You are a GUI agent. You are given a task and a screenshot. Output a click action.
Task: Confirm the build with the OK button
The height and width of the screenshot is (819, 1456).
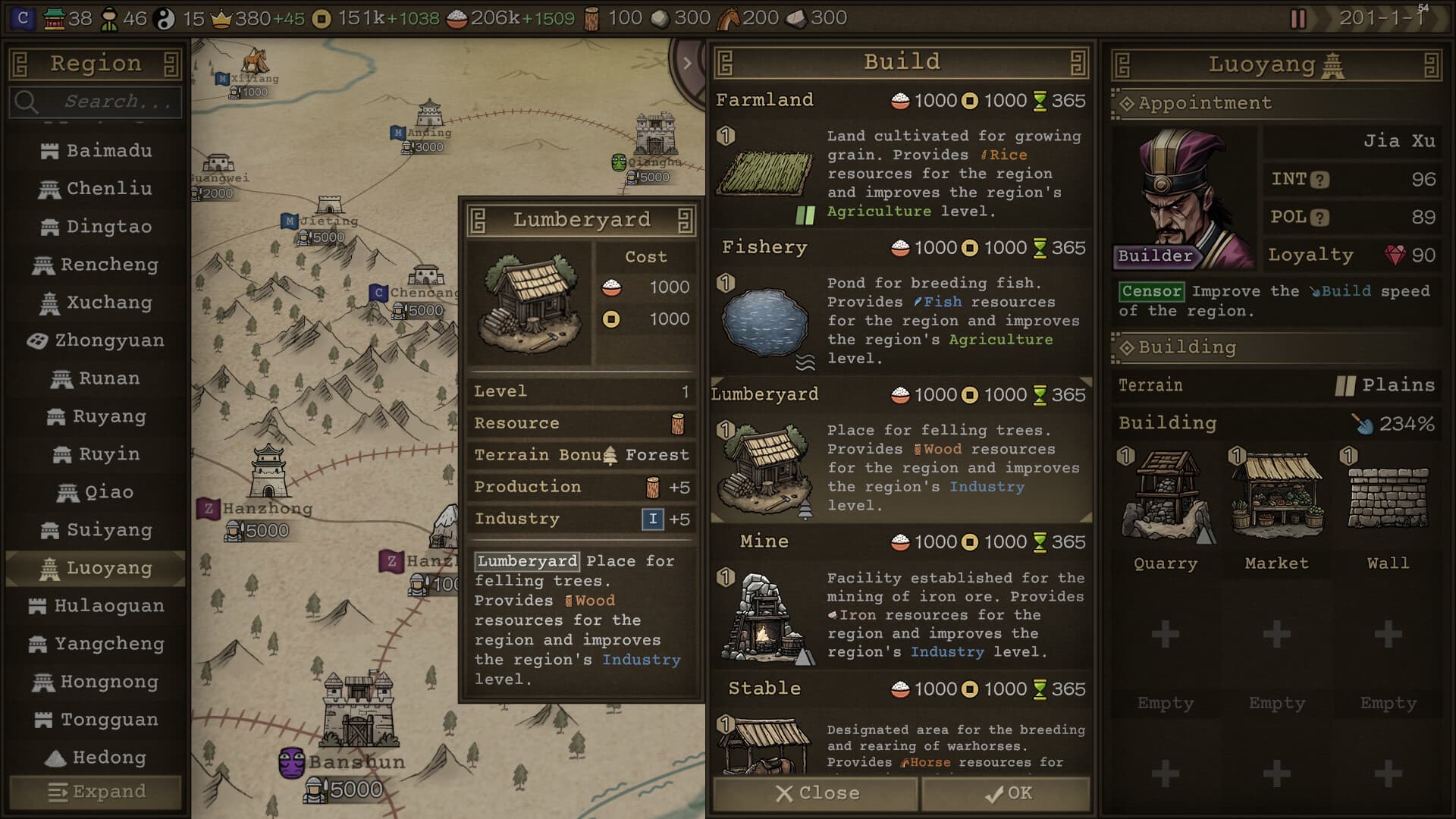[1006, 793]
